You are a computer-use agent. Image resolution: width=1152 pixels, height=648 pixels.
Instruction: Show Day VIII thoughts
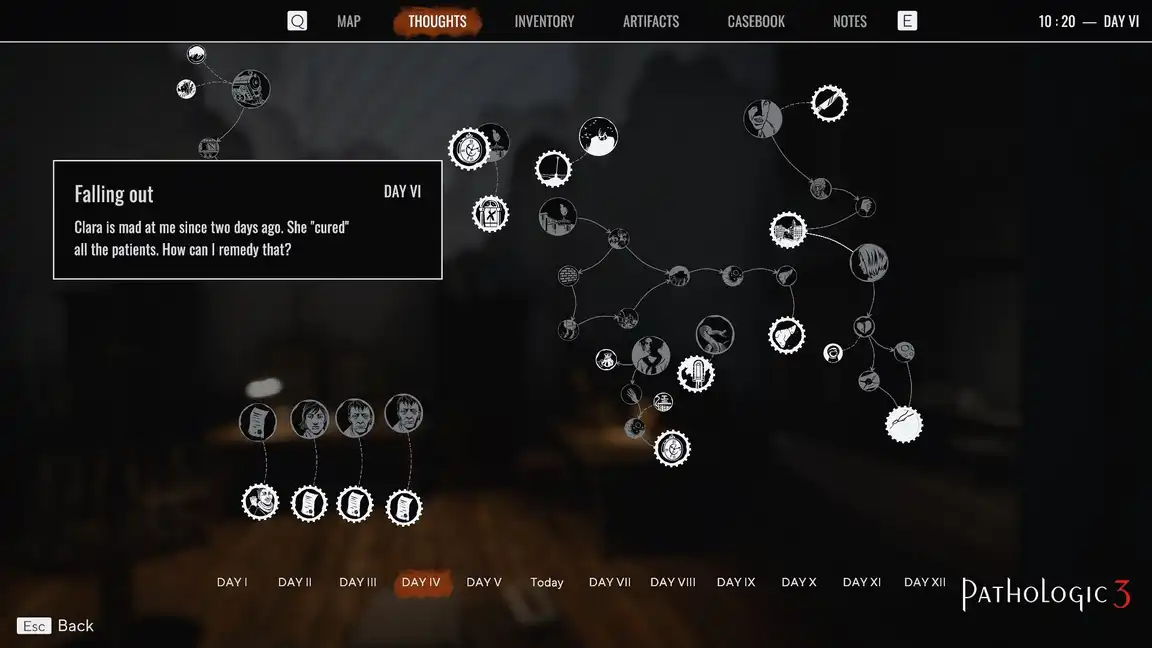coord(673,582)
